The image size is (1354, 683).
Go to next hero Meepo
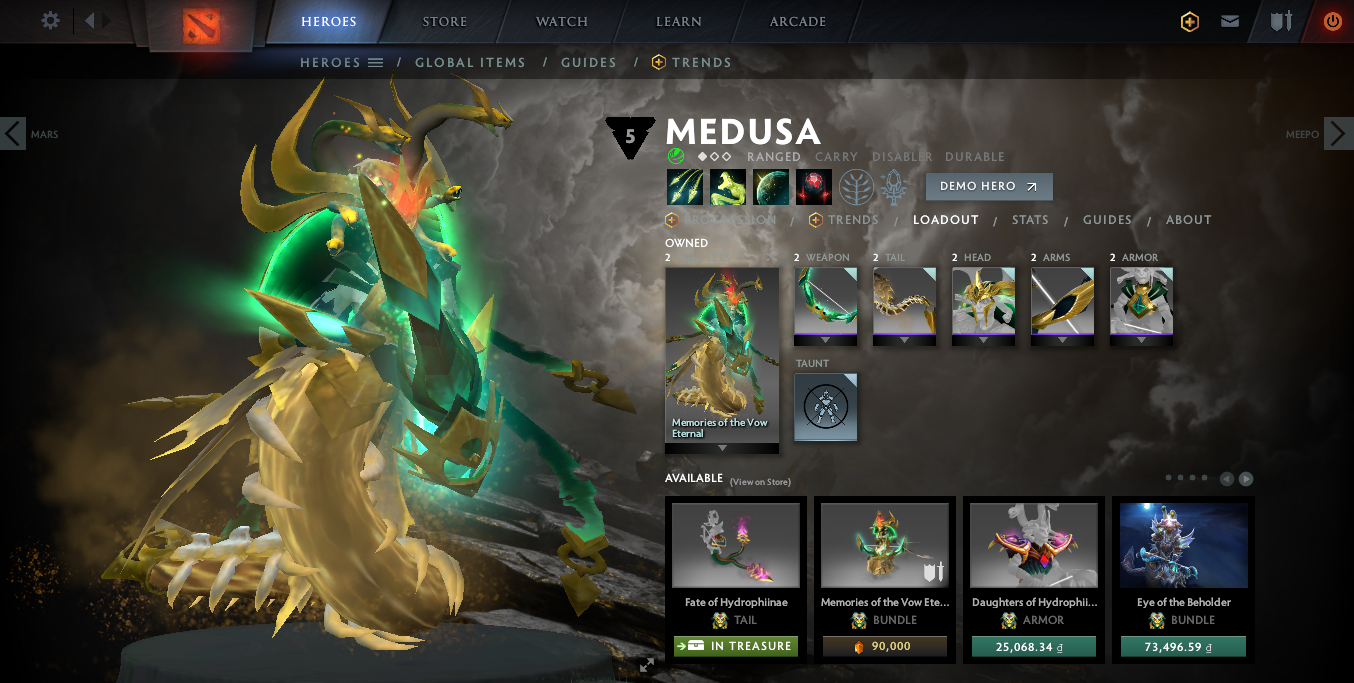[x=1339, y=133]
